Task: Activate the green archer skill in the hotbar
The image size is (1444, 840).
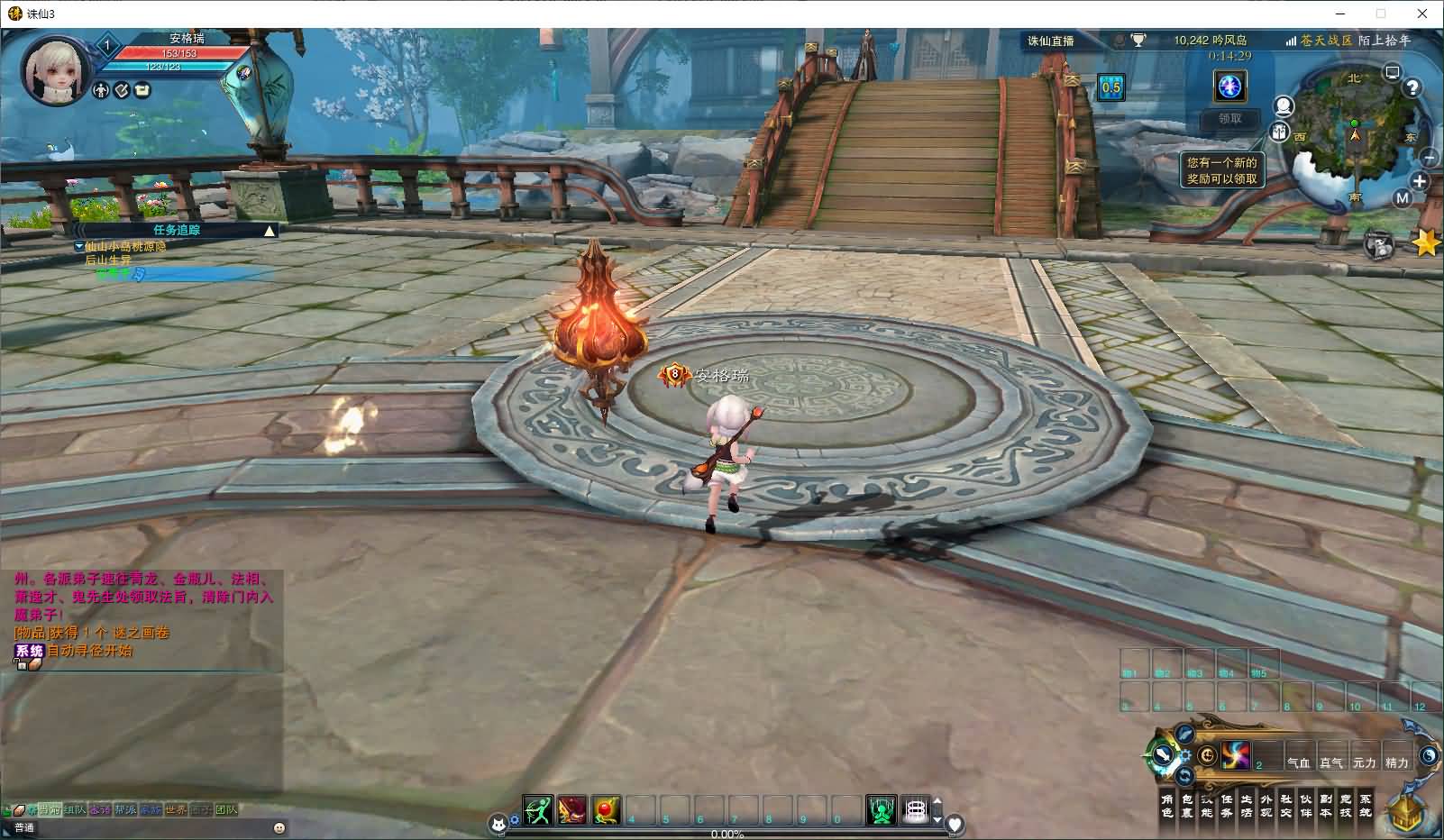Action: tap(538, 810)
